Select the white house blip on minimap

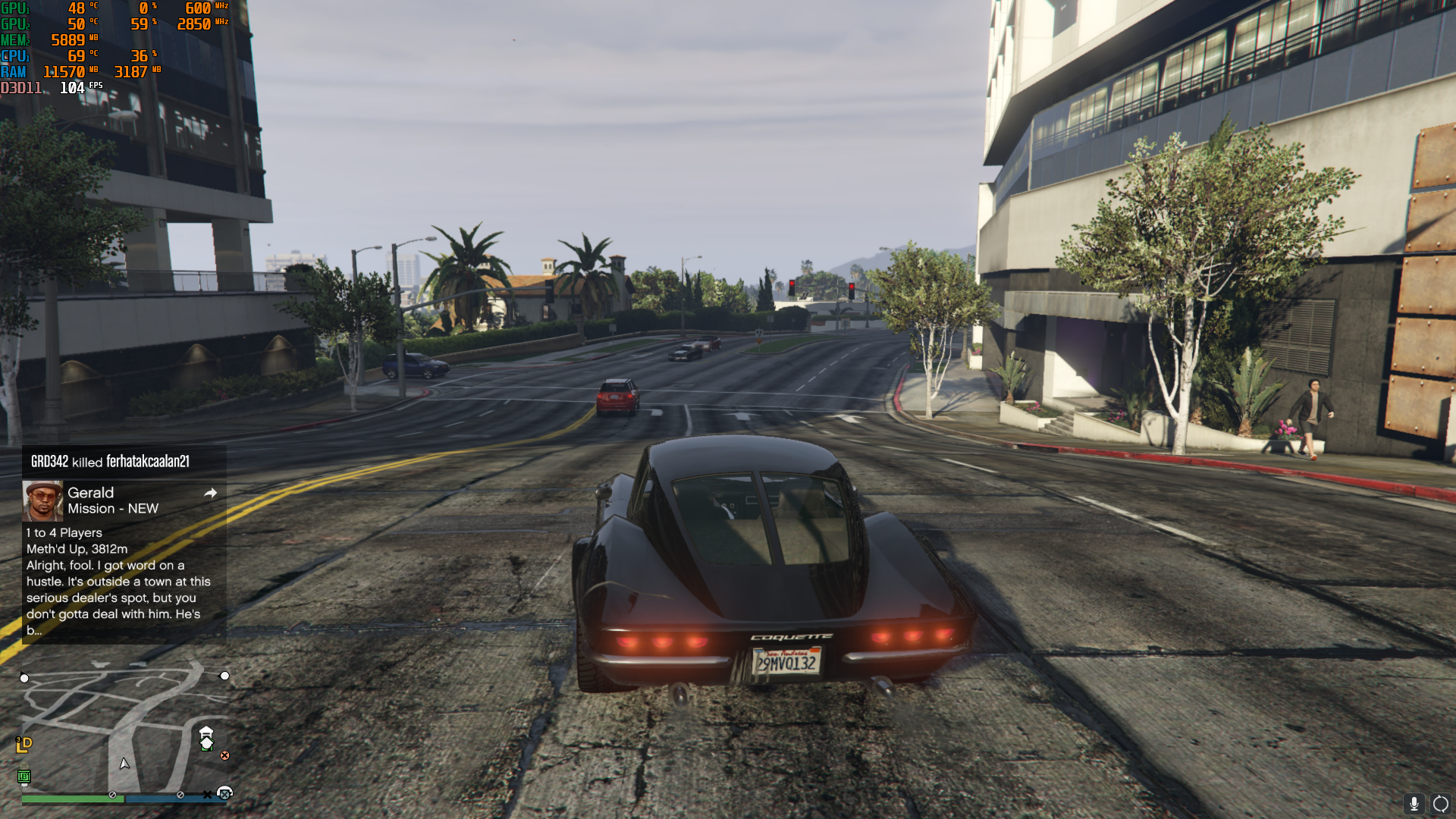coord(206,739)
